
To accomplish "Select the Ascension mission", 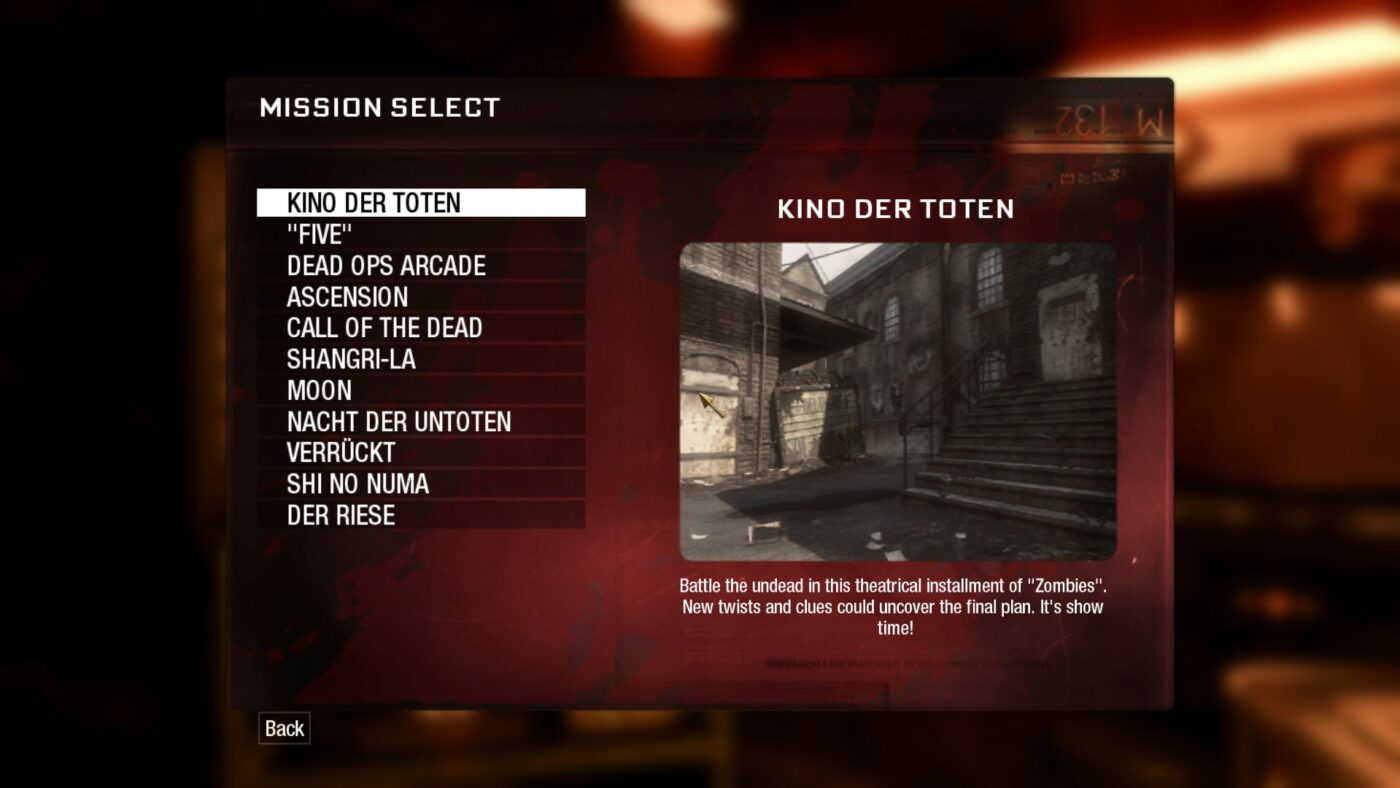I will coord(347,297).
